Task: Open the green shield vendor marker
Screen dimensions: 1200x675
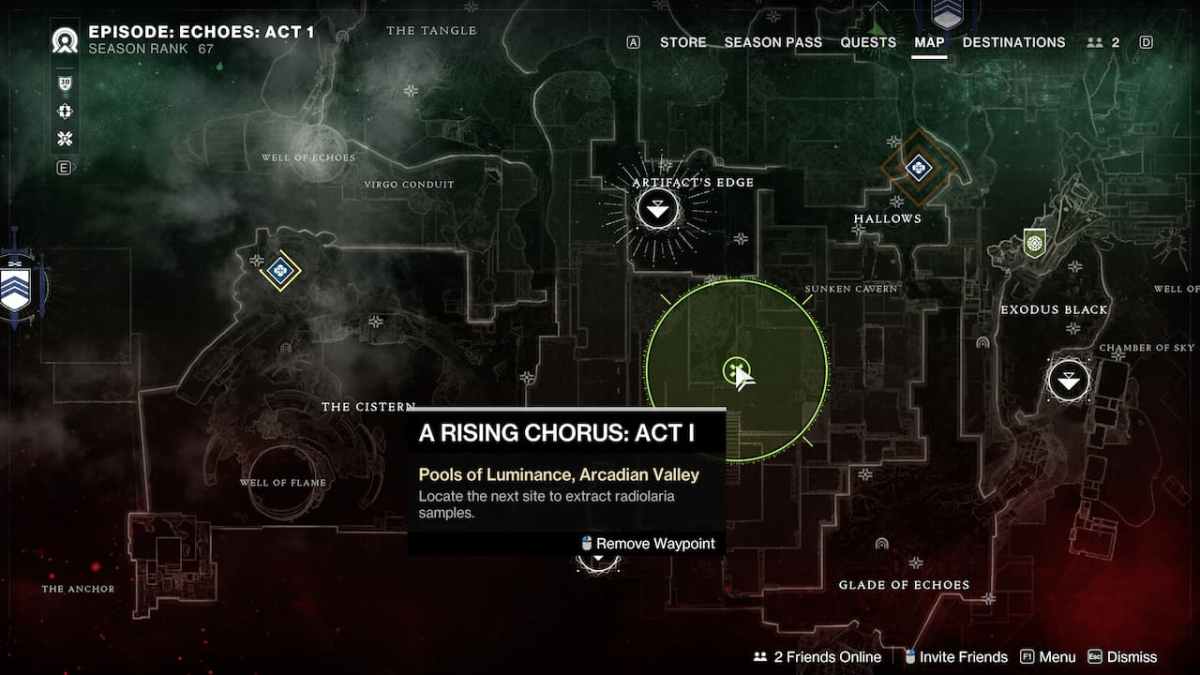Action: coord(1035,241)
